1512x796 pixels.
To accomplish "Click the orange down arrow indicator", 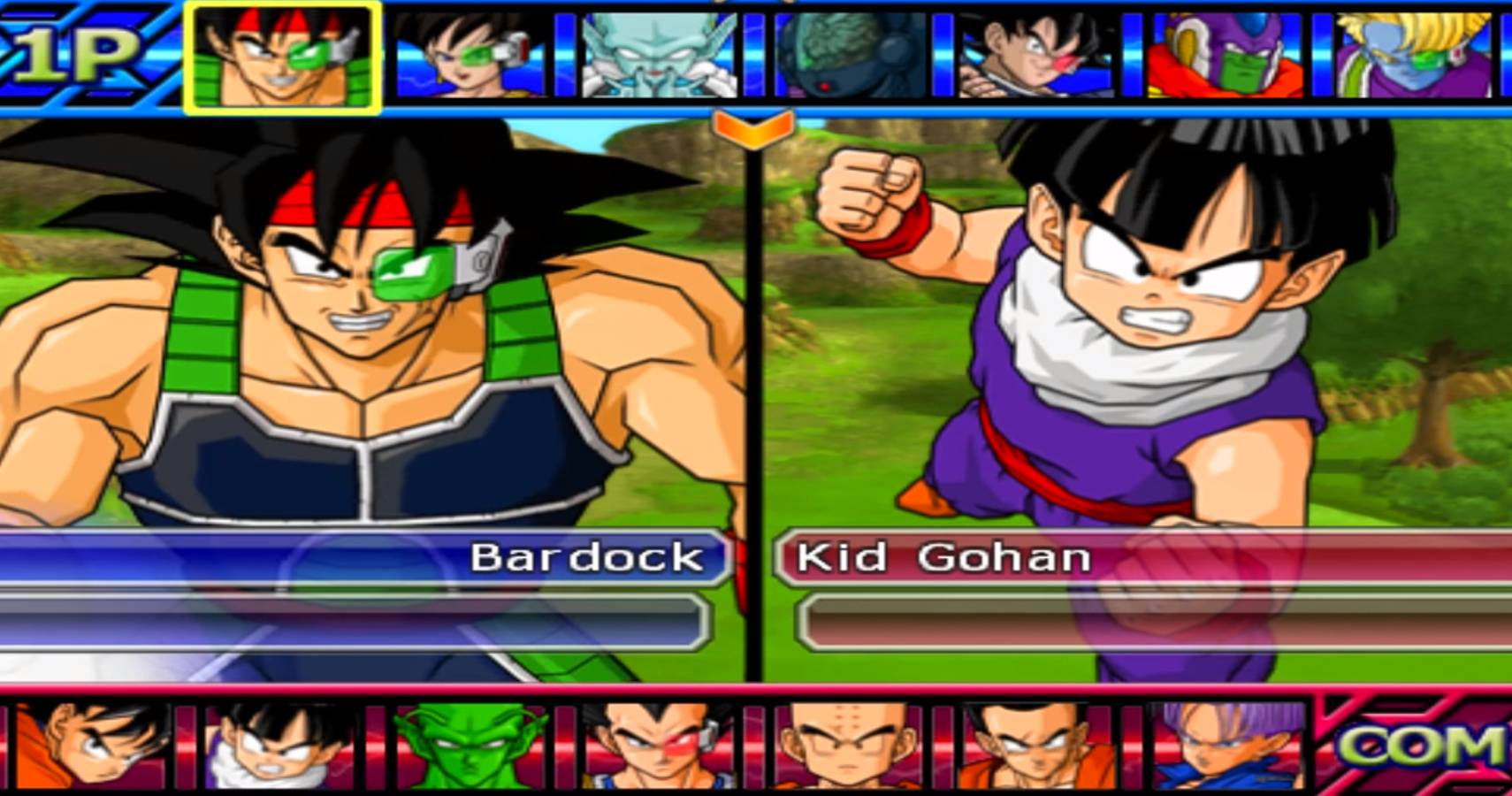I will 752,129.
